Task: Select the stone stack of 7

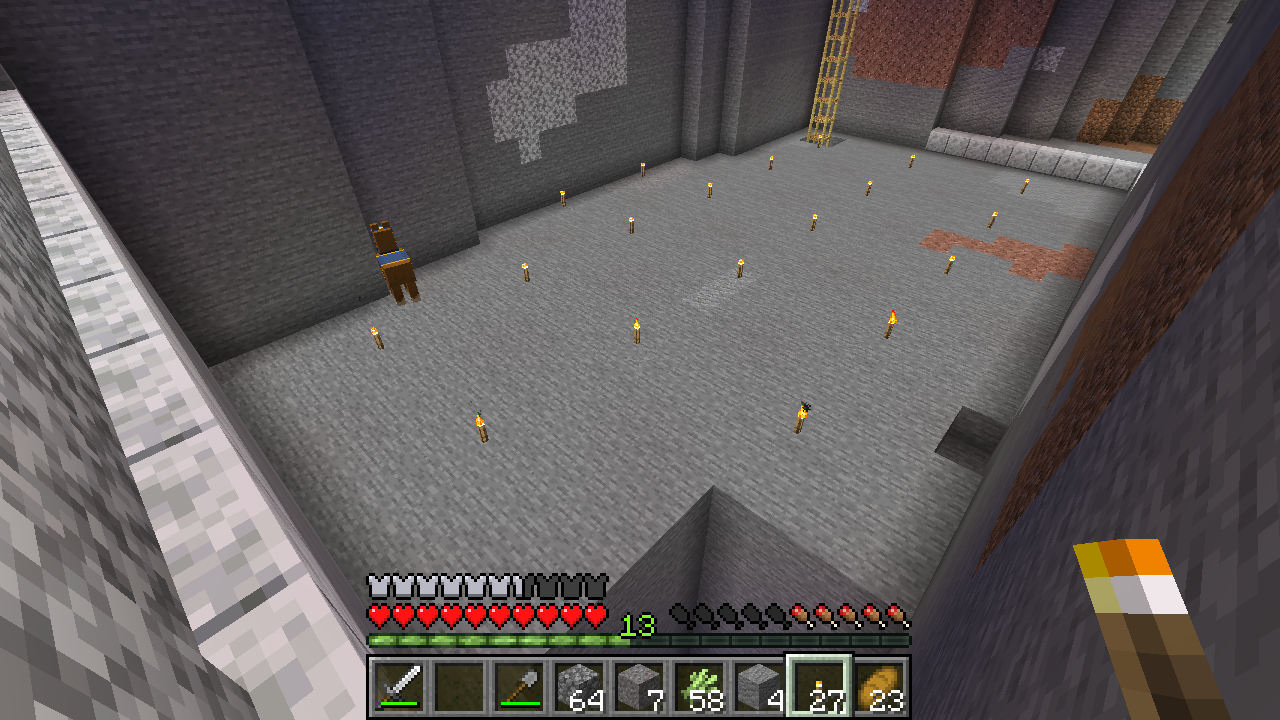Action: (x=639, y=687)
